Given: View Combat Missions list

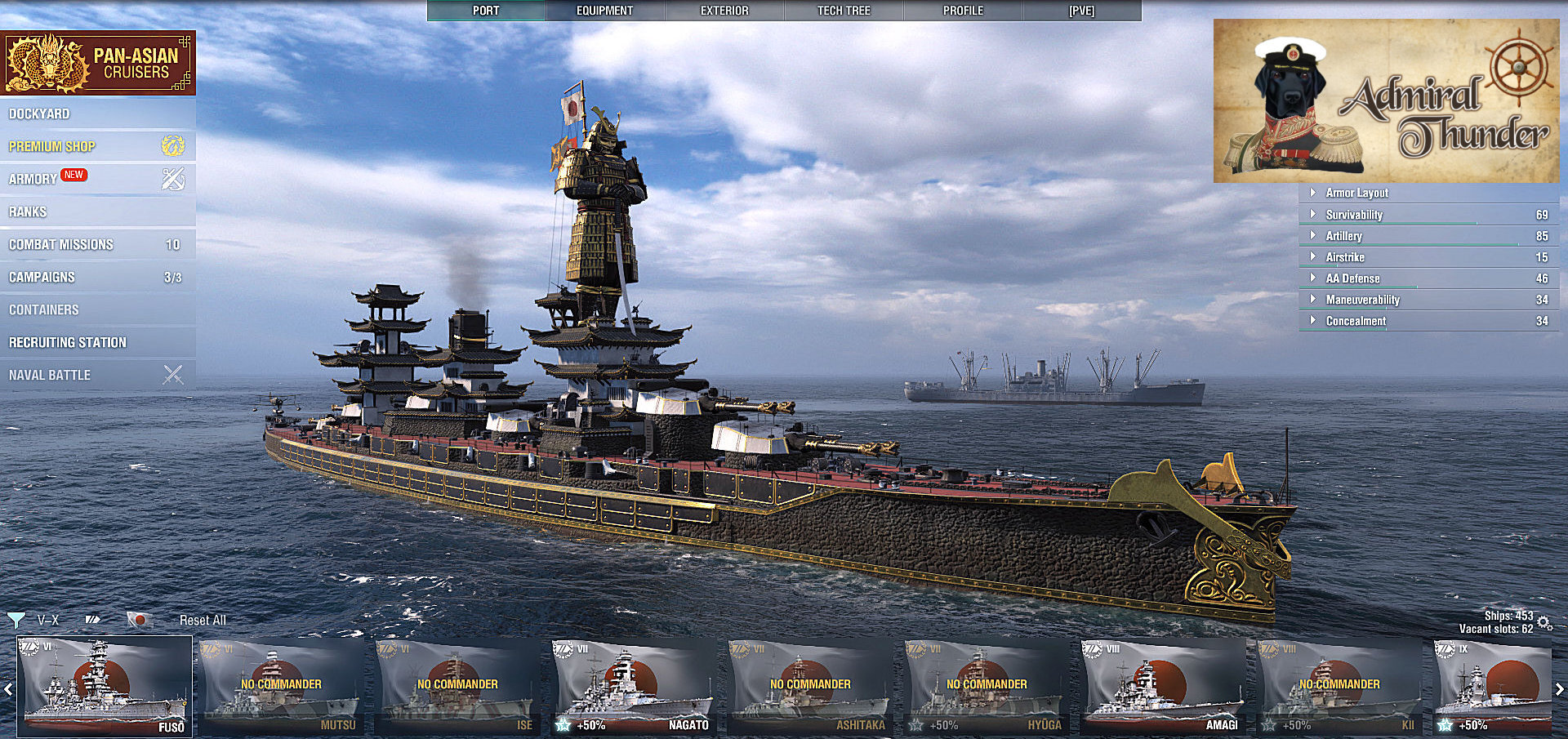Looking at the screenshot, I should point(61,244).
